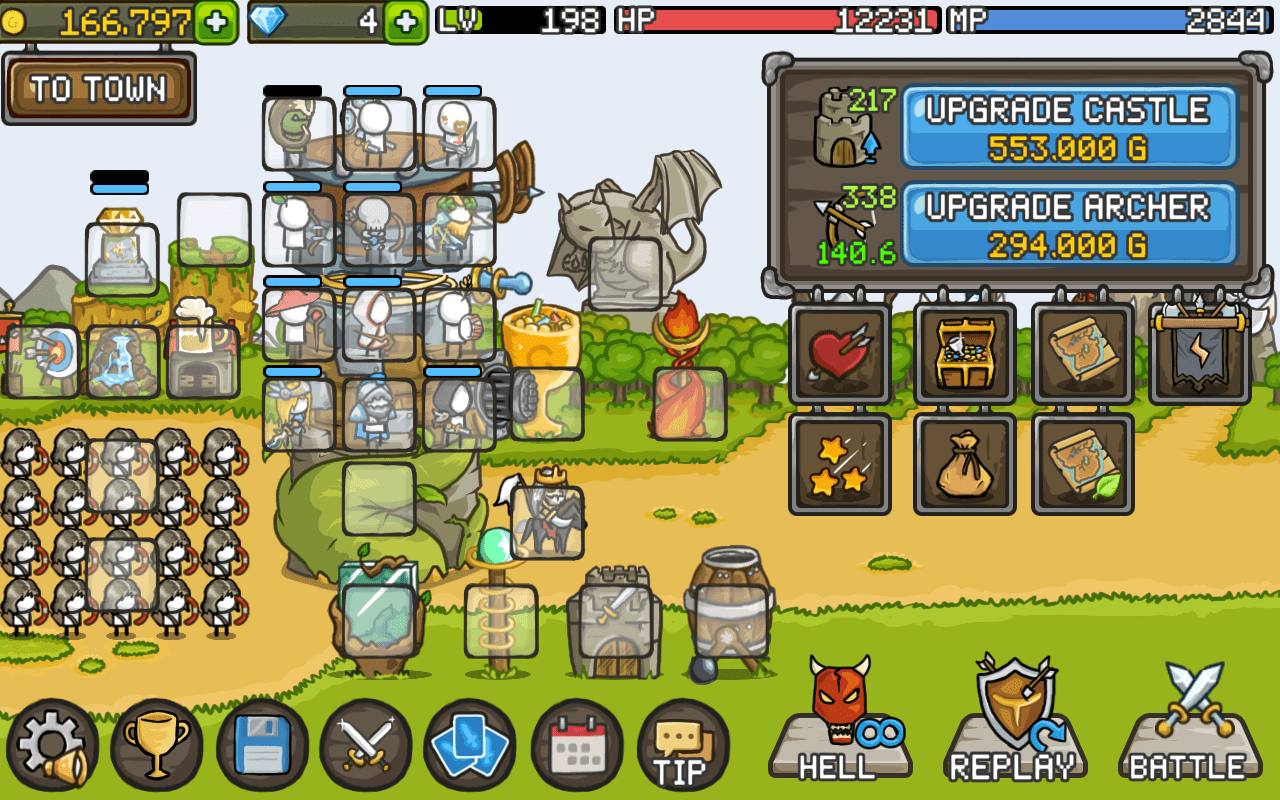The height and width of the screenshot is (800, 1280).
Task: Activate the shooting stars skill
Action: click(x=840, y=465)
